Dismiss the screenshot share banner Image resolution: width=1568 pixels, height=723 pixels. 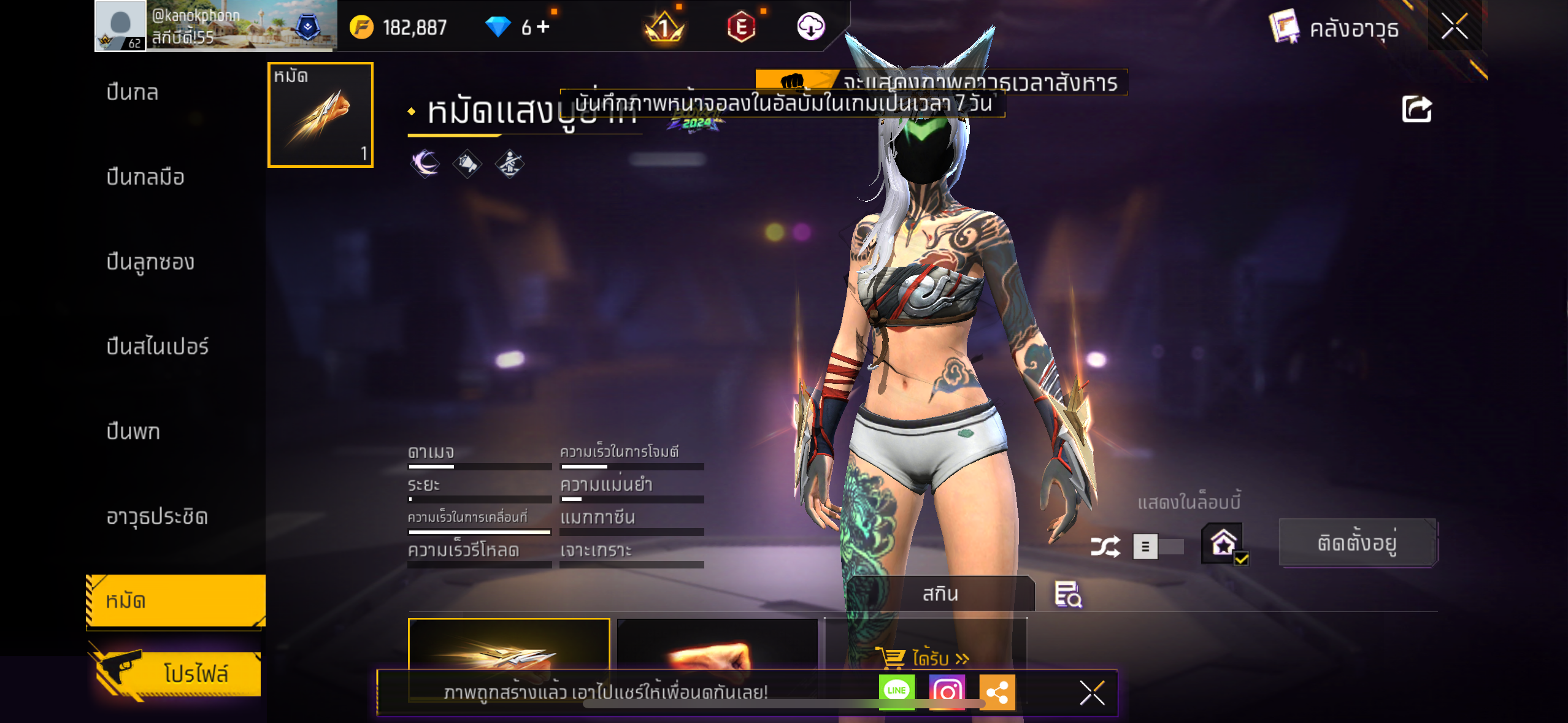point(1092,693)
